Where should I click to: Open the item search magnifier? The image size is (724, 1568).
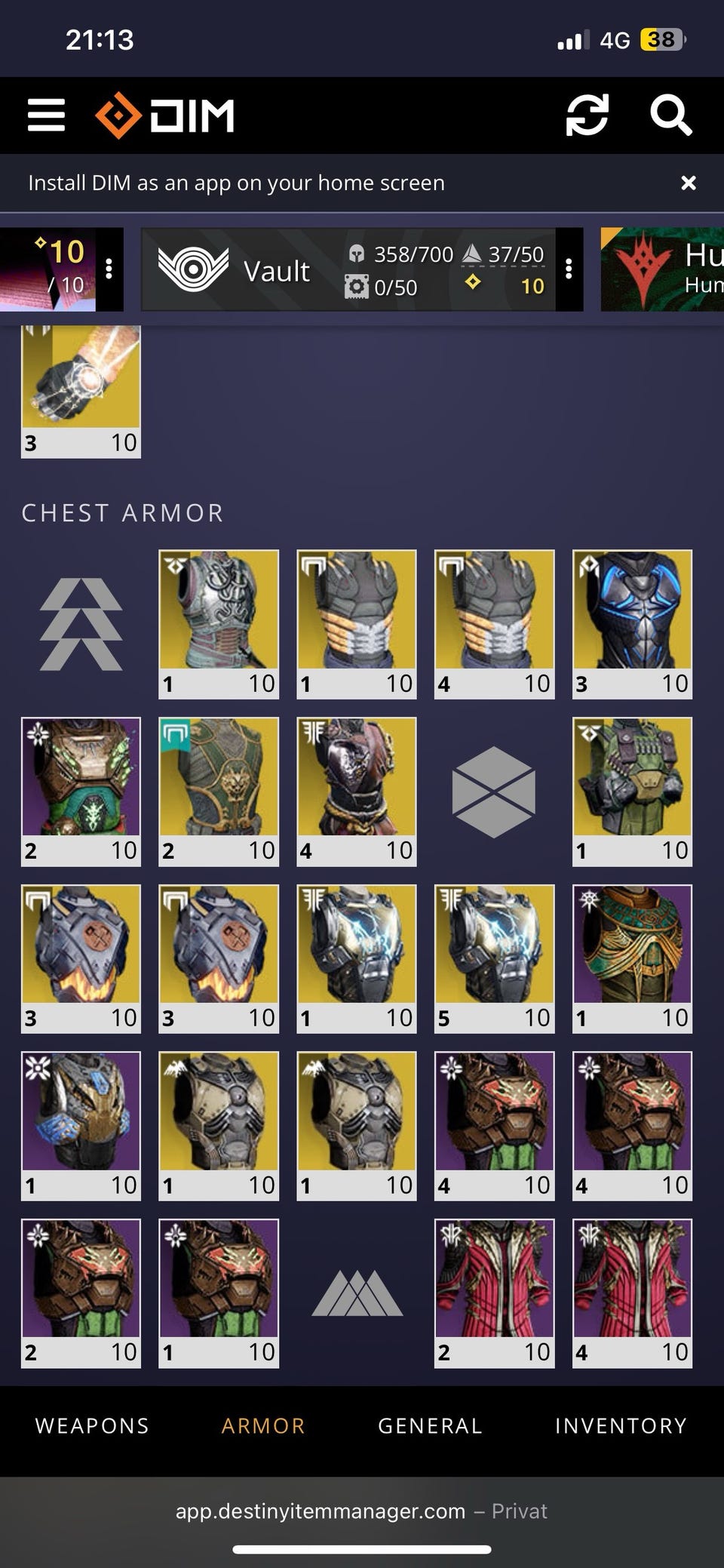click(670, 115)
